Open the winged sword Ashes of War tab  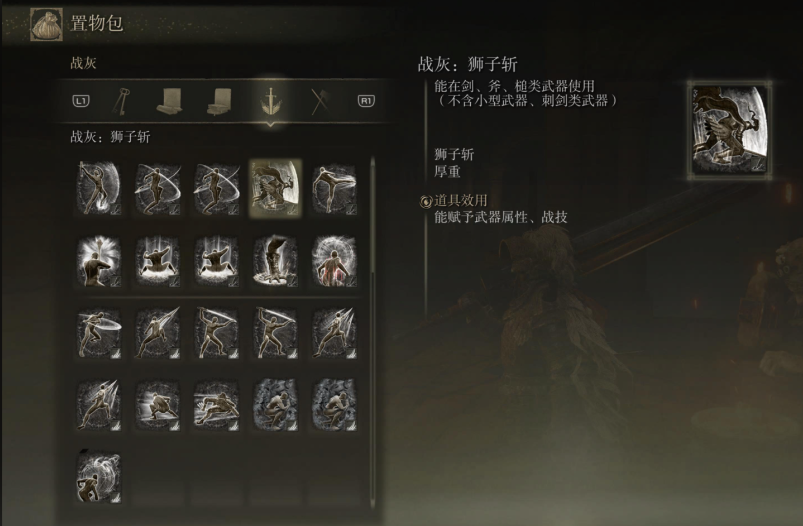270,100
